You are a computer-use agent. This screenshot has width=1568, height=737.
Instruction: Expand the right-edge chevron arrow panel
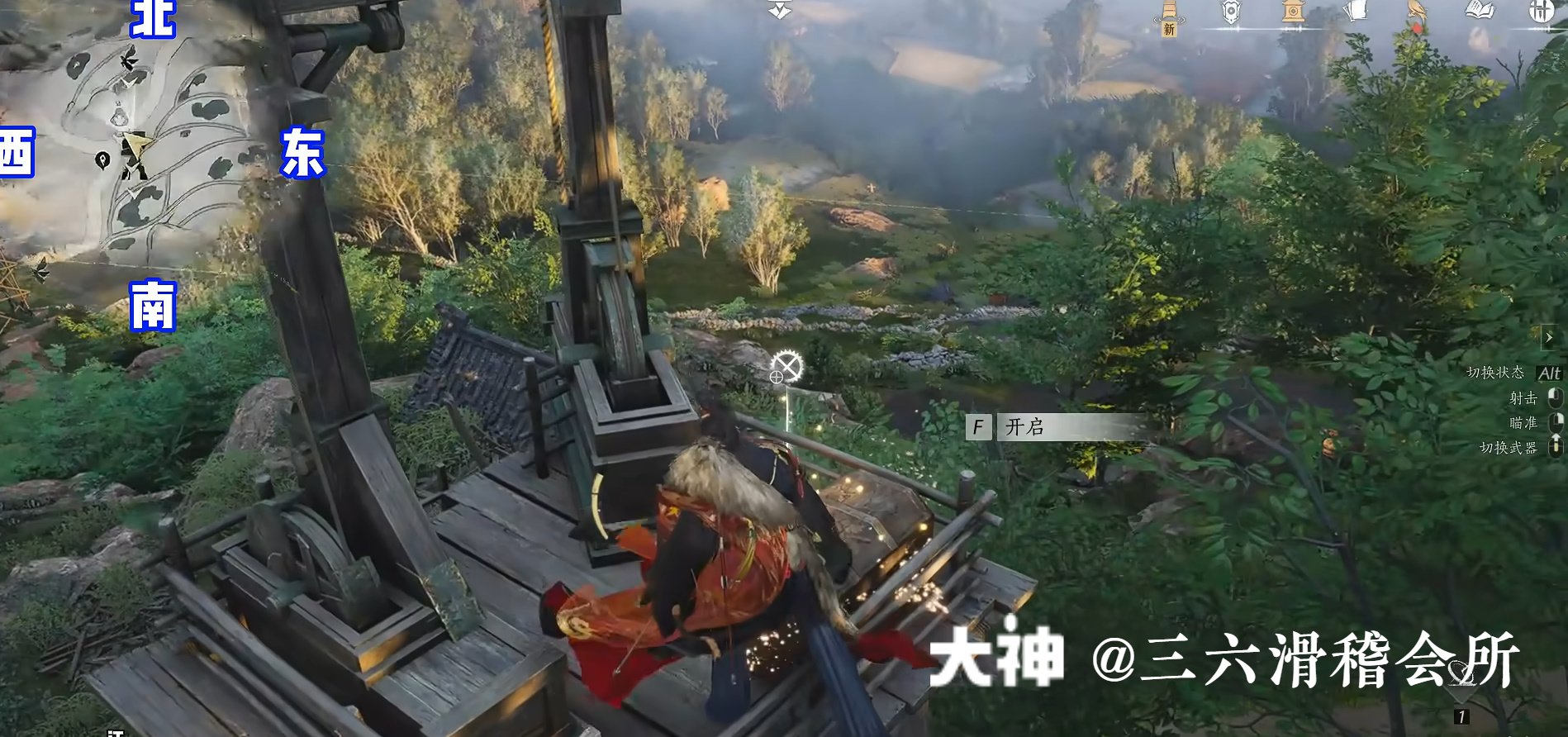click(1550, 337)
